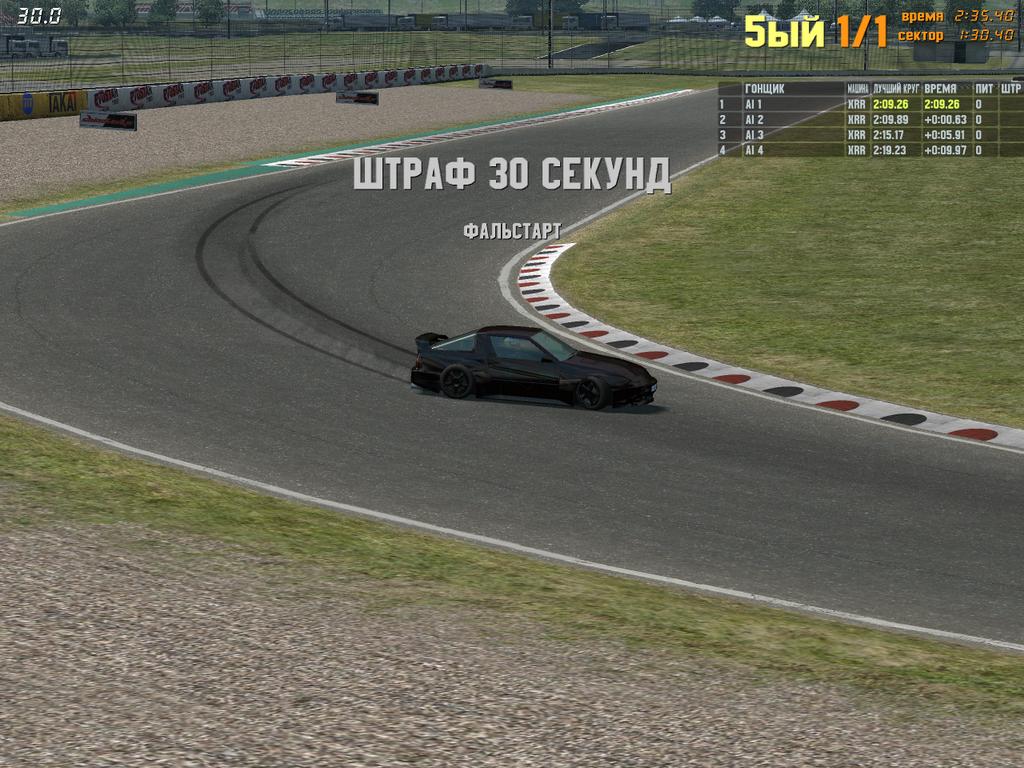Click the AI 4 results row
Screen dimensions: 1024x768
[x=754, y=150]
